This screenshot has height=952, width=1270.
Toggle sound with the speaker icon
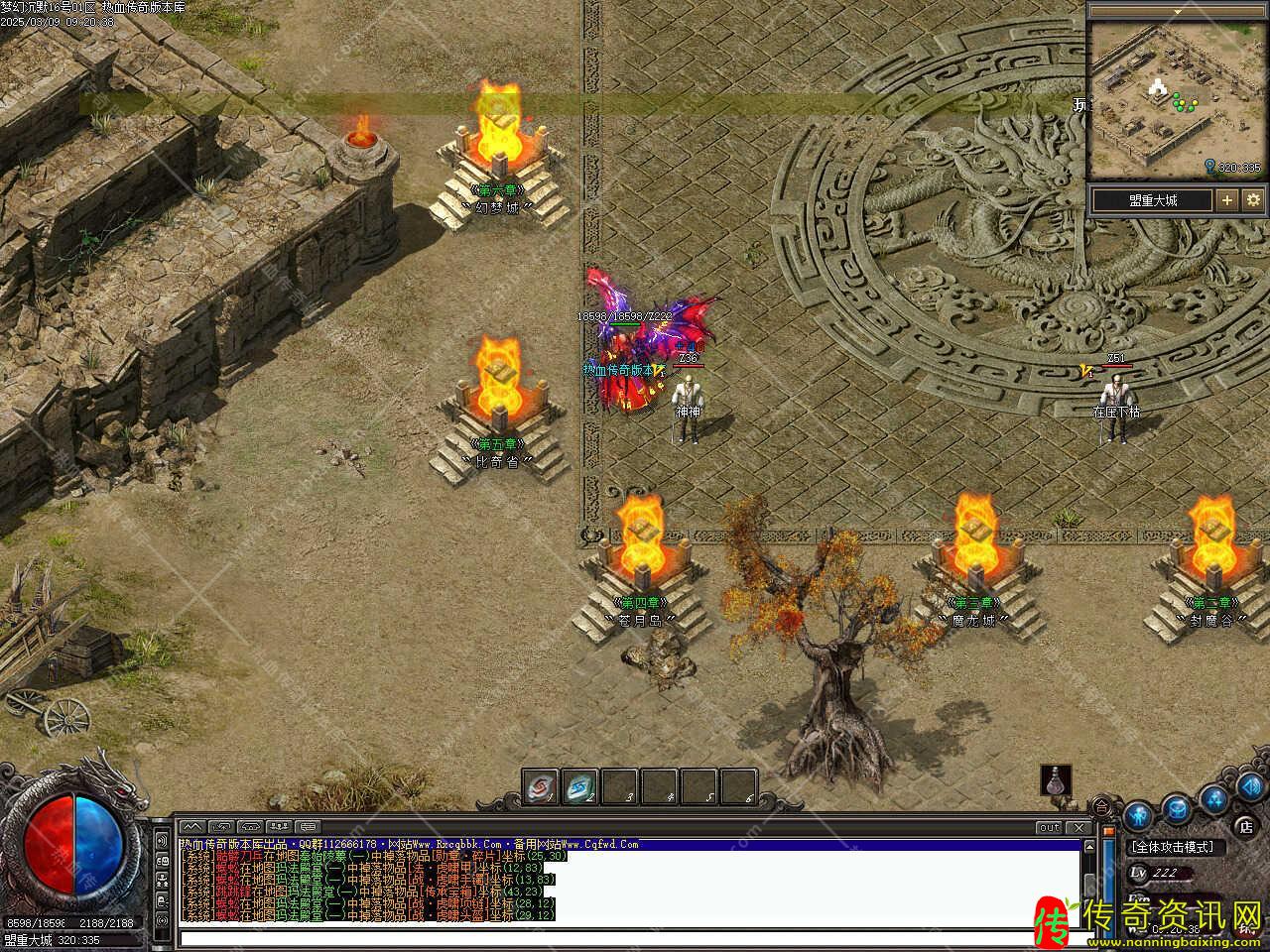click(1250, 787)
